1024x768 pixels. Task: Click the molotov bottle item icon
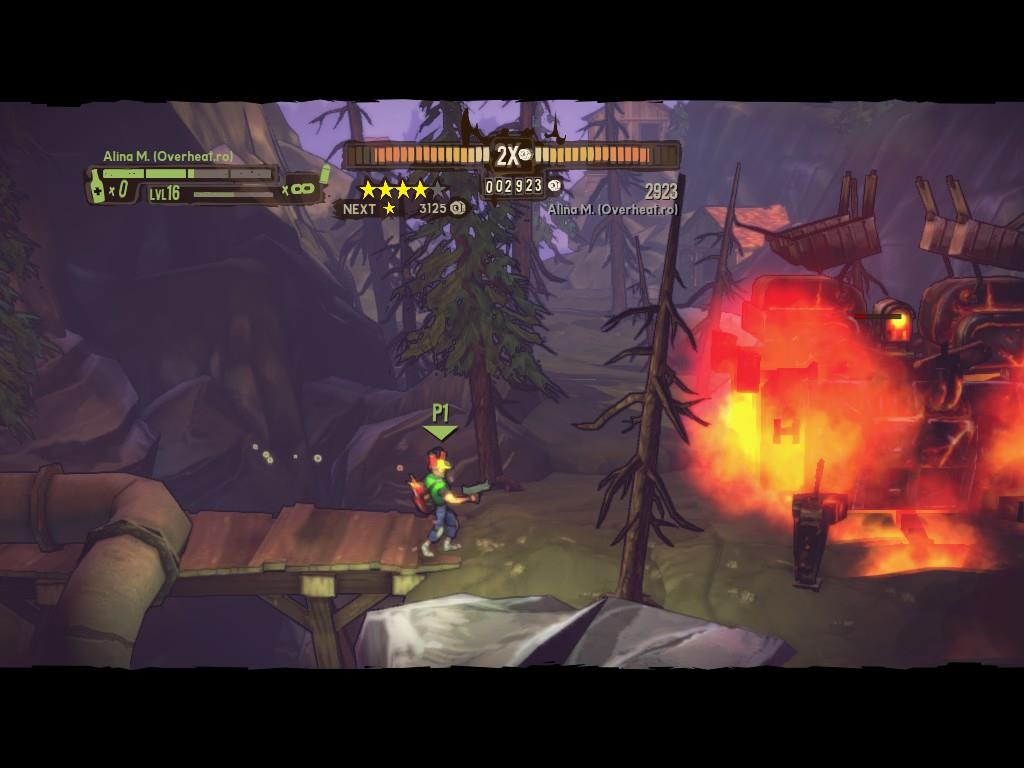pos(98,187)
